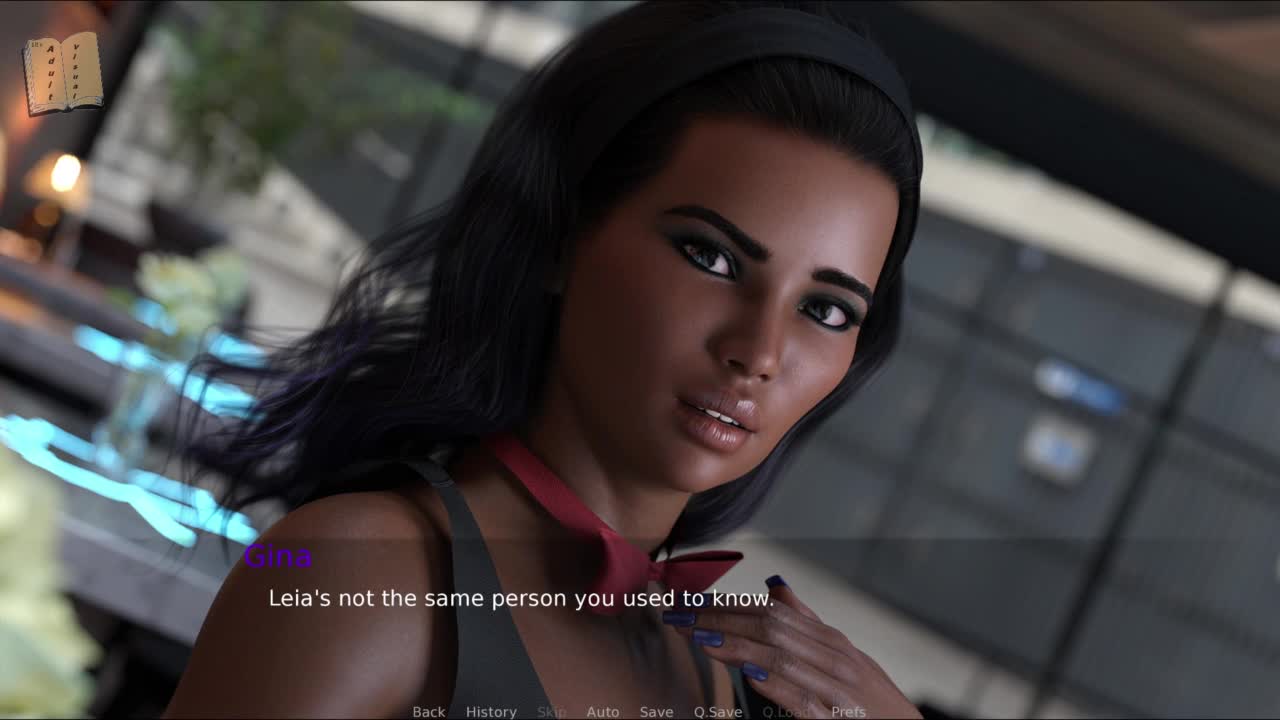Screen dimensions: 1280x720
Task: Go back to the previous dialogue line
Action: (x=428, y=711)
